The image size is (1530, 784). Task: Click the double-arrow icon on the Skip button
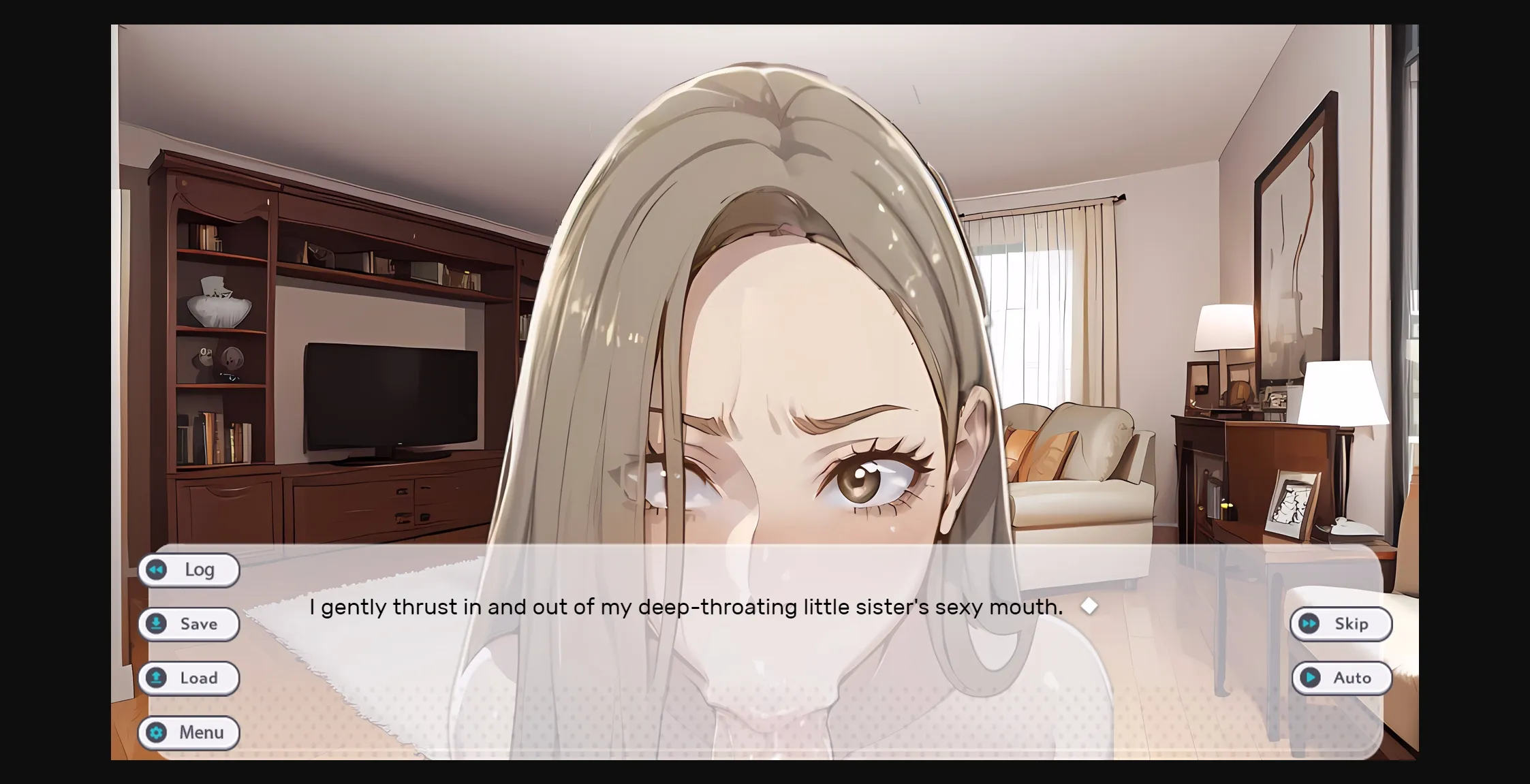1308,623
